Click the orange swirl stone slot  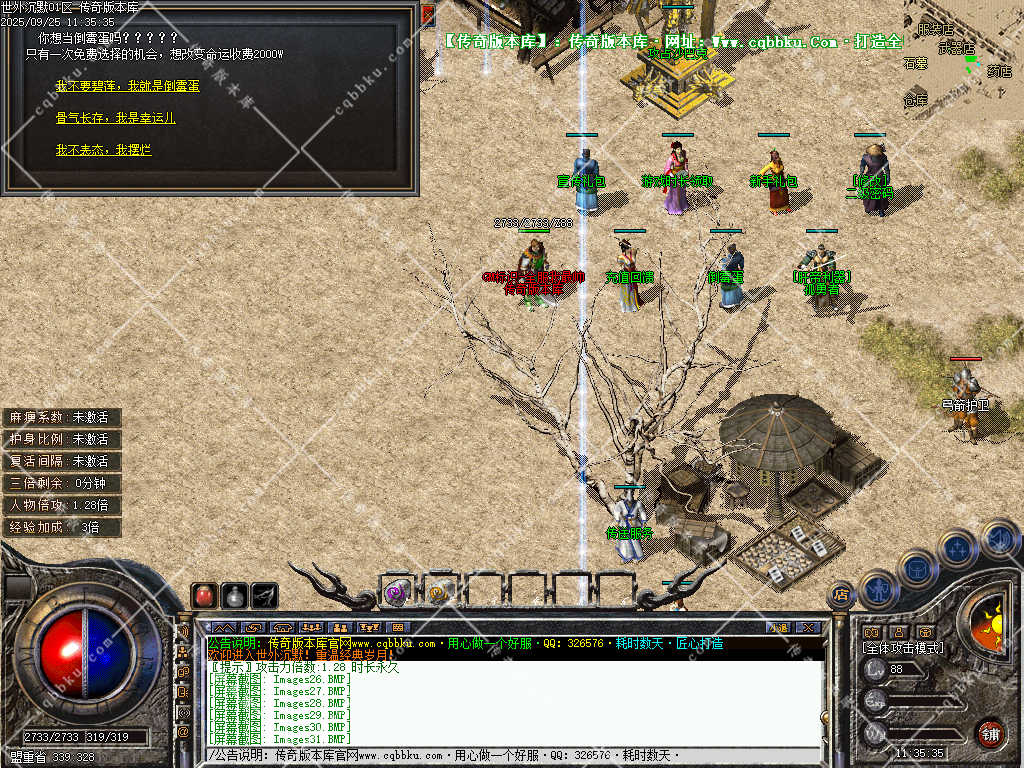[x=439, y=592]
